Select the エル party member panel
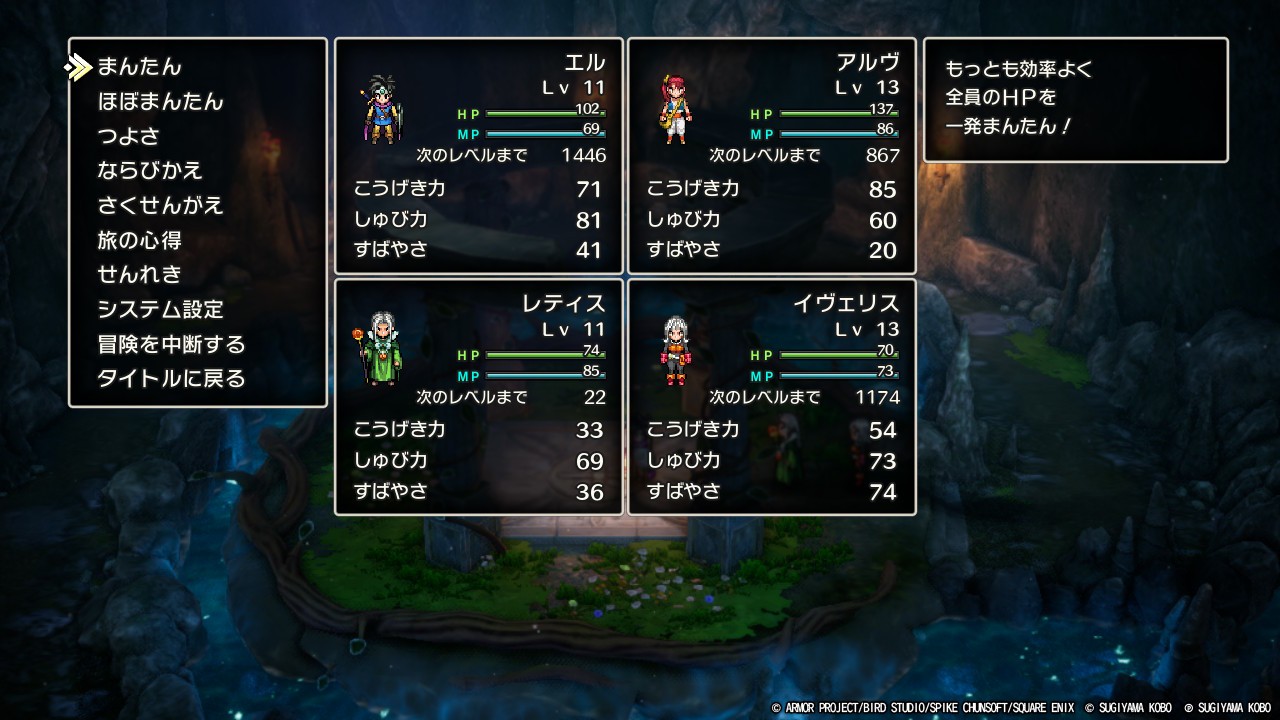Screen dimensions: 1280x720 (478, 156)
